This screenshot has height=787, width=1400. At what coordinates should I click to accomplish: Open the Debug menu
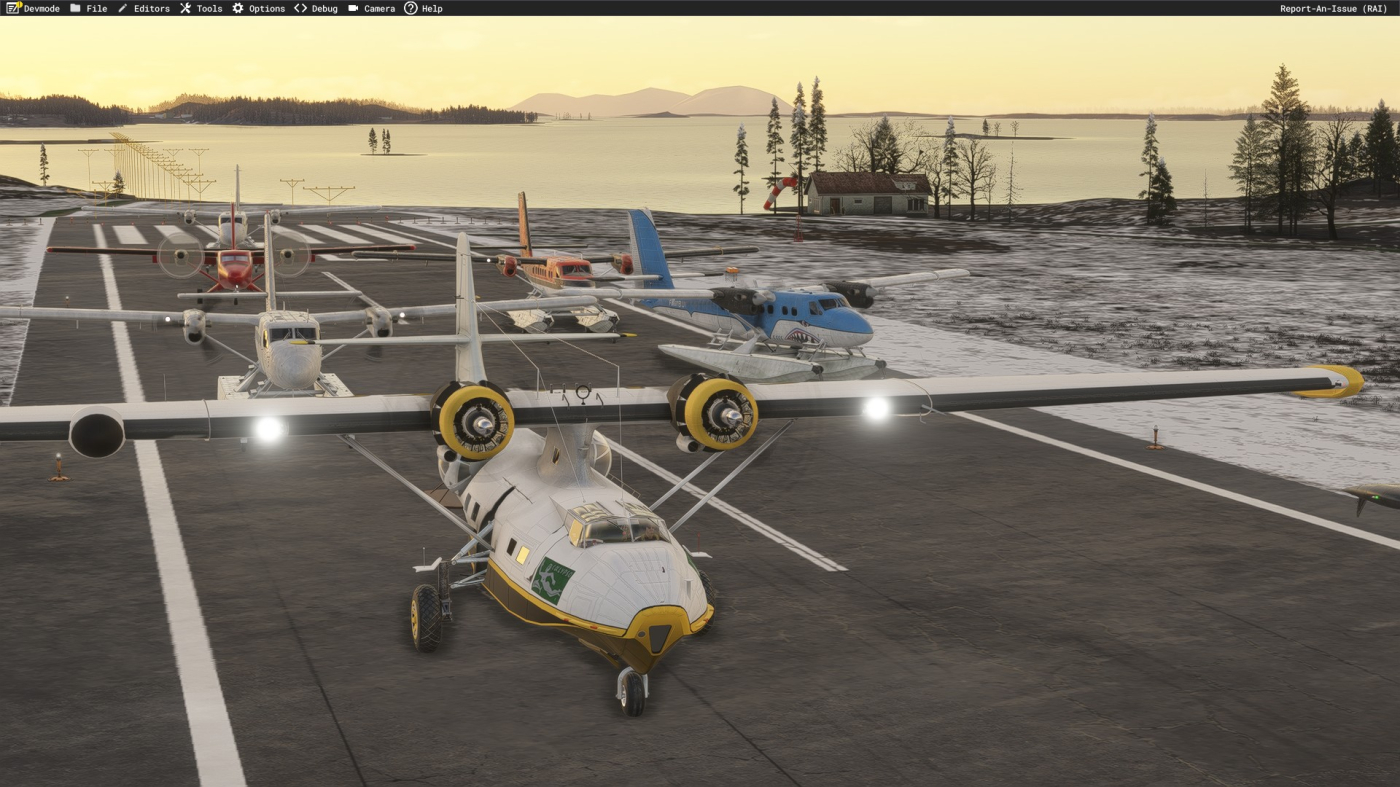tap(316, 8)
